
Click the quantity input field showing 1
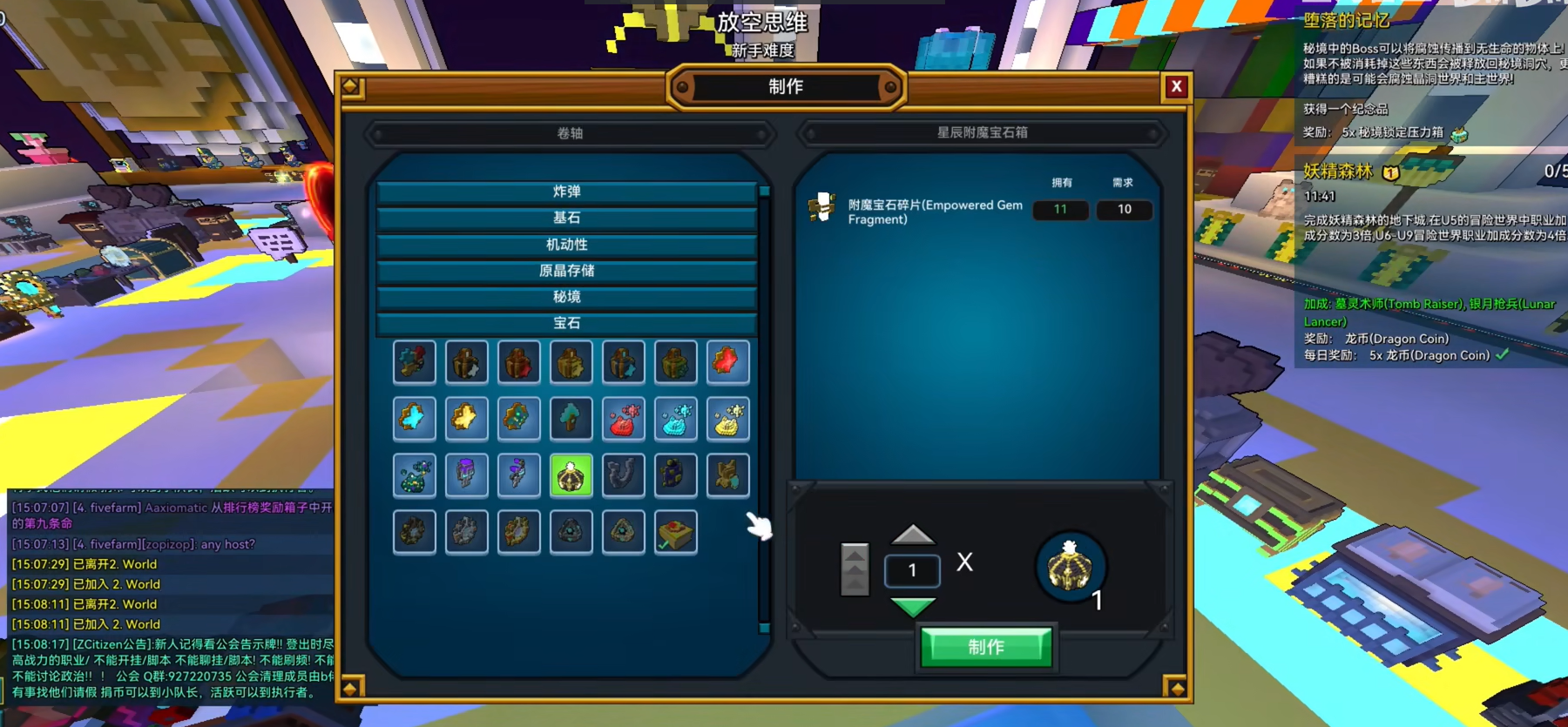click(912, 569)
